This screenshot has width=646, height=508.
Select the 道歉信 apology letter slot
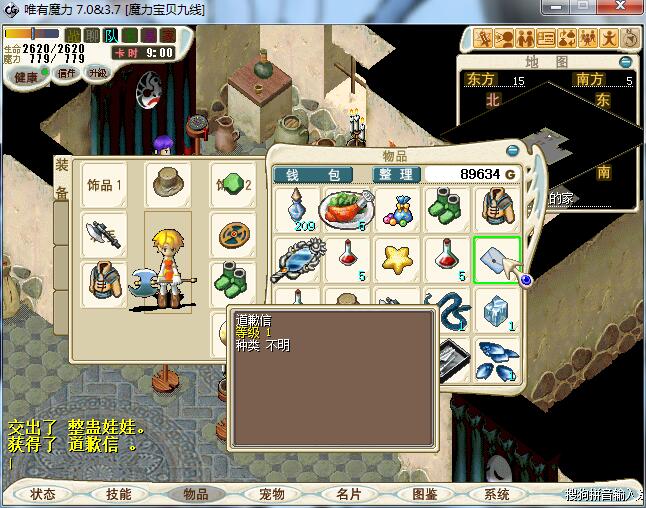pos(496,260)
